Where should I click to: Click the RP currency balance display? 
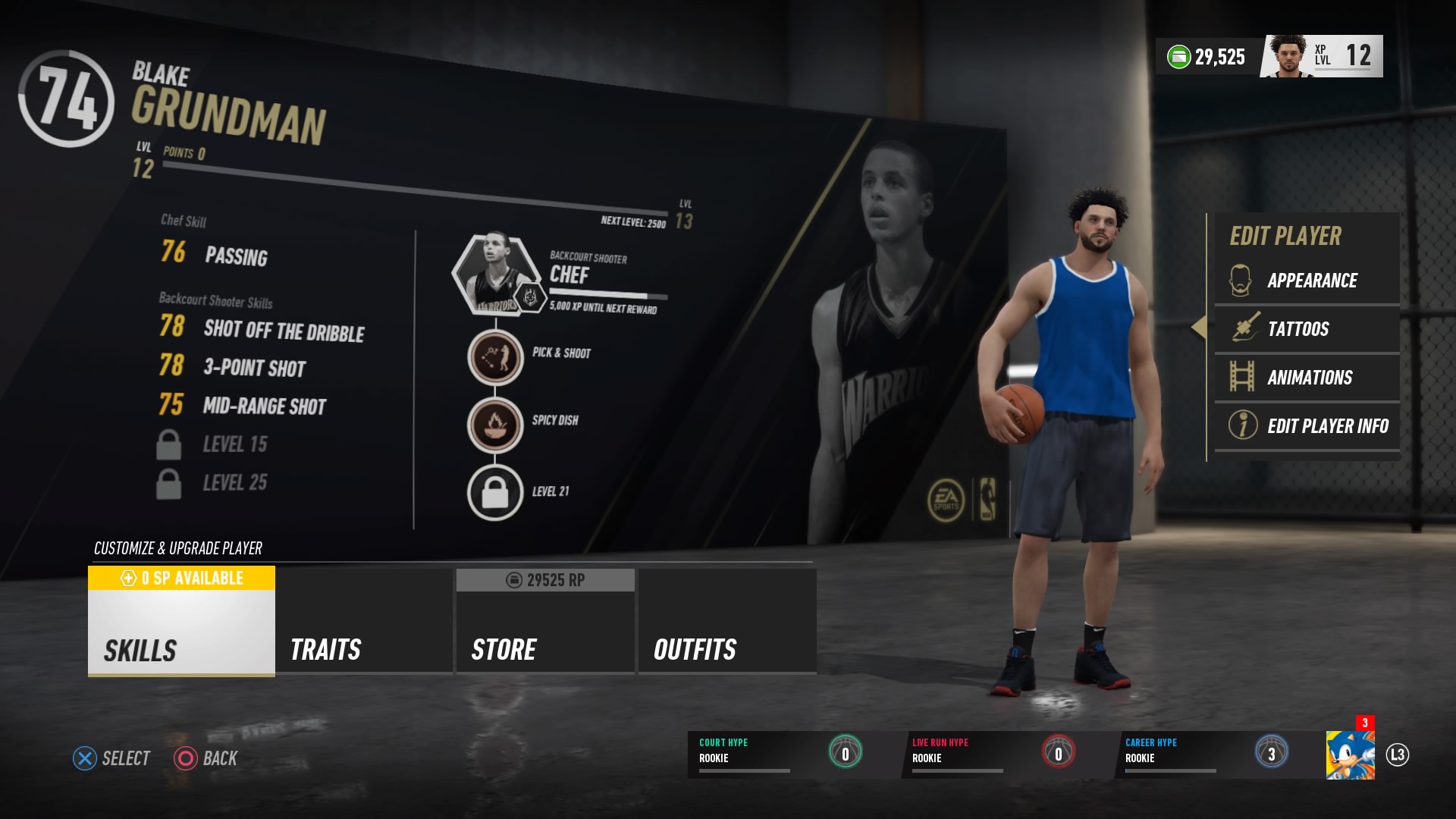tap(544, 579)
